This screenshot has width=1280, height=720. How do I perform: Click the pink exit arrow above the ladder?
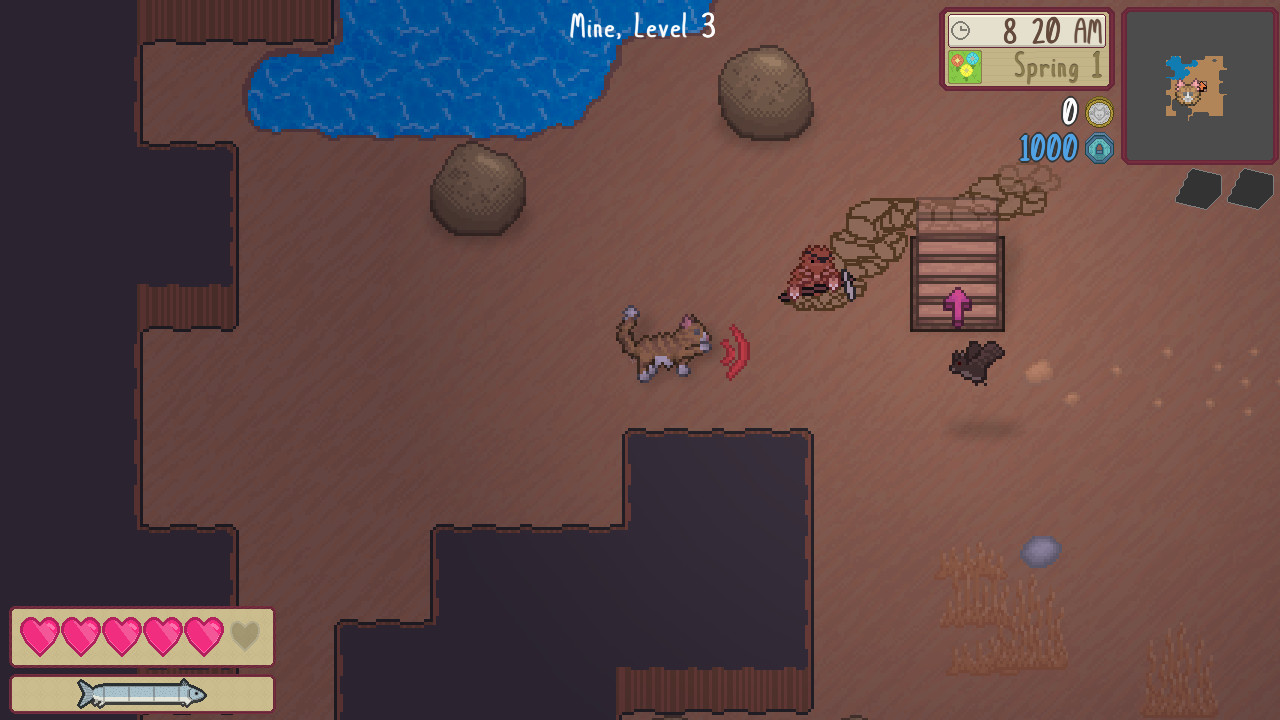959,308
